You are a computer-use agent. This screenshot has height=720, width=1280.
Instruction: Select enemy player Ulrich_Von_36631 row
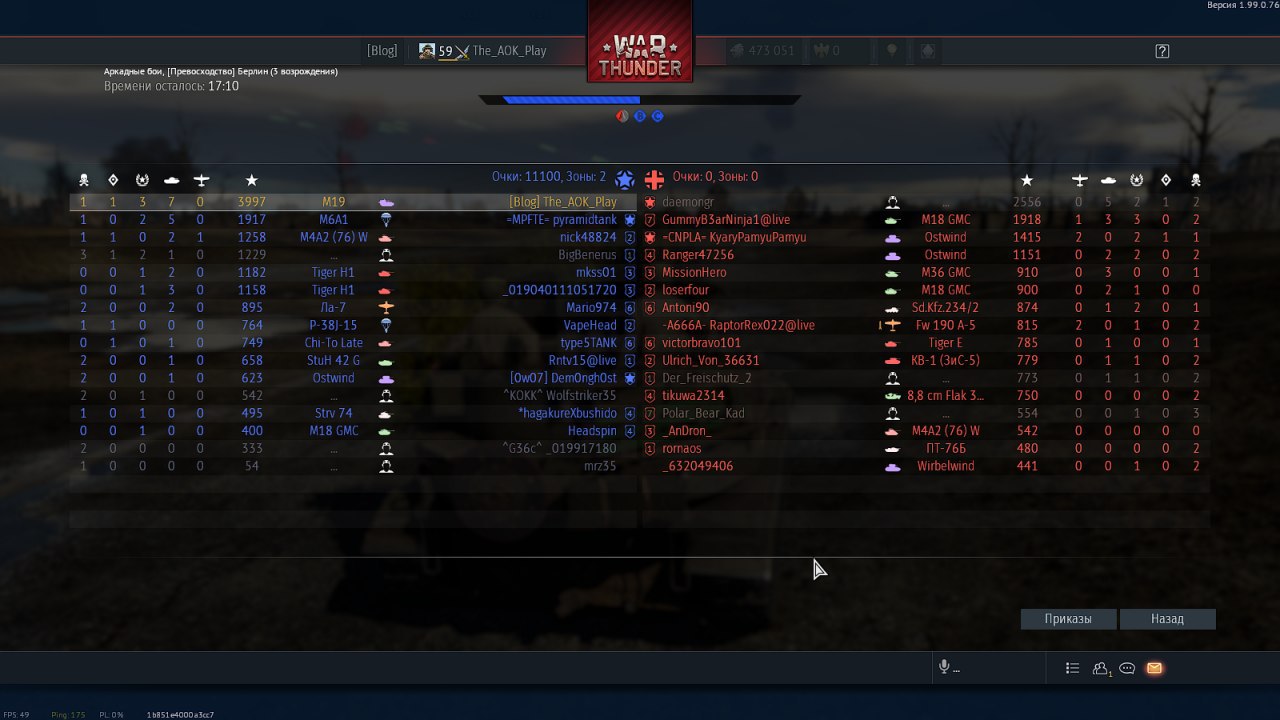pos(710,361)
